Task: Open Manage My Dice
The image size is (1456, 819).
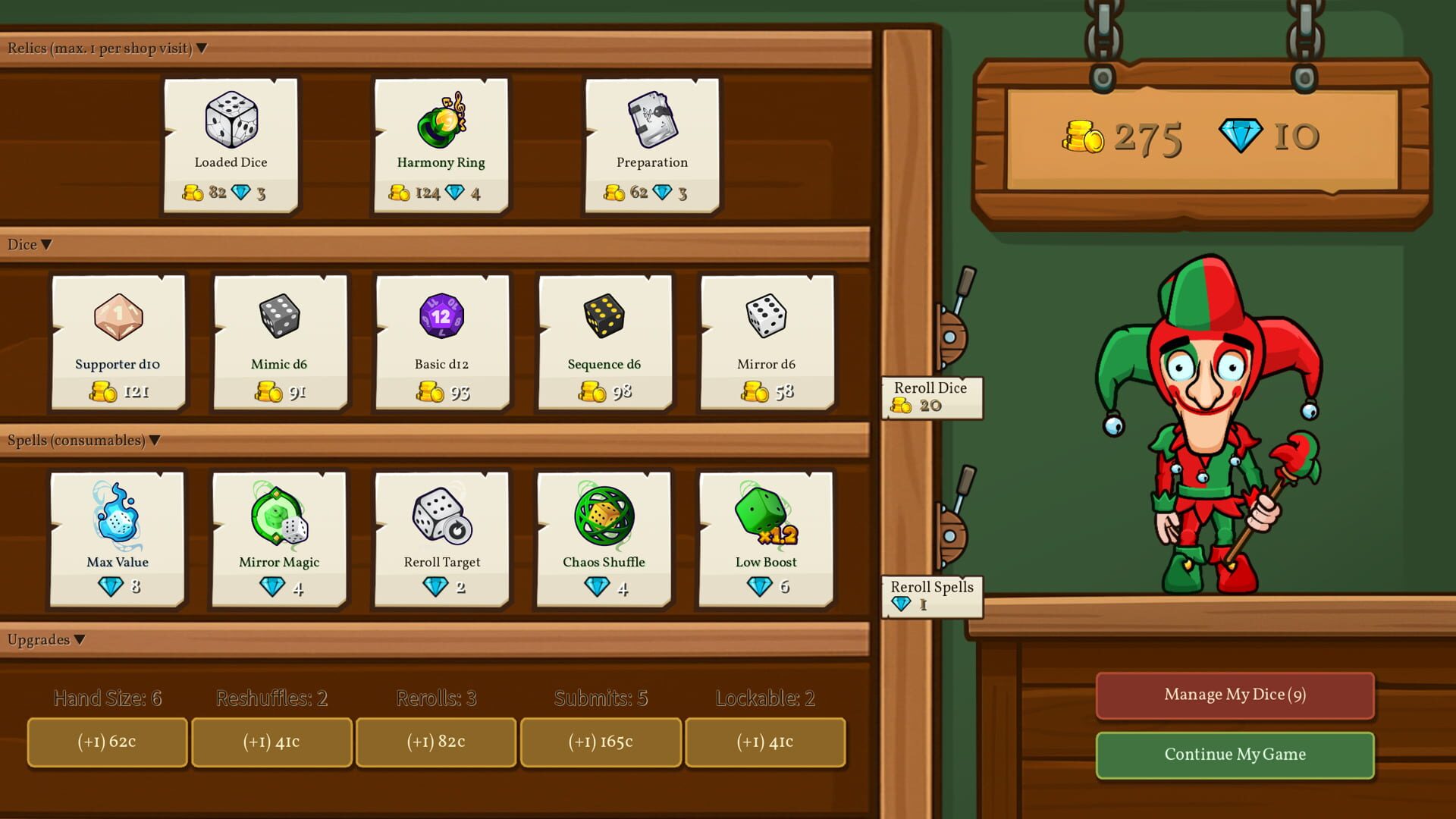Action: click(x=1234, y=695)
